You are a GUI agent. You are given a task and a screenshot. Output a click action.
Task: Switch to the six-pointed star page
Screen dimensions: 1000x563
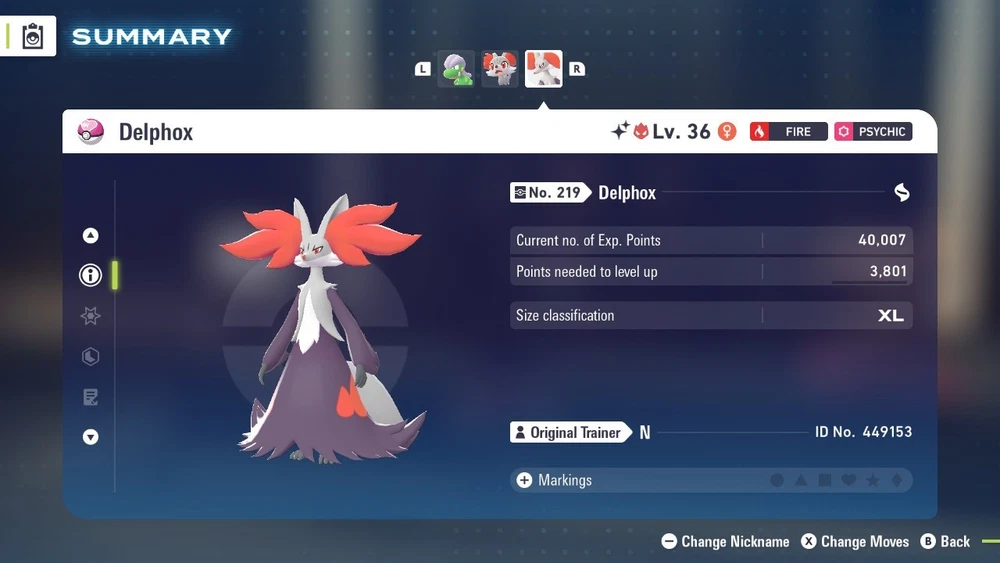point(91,316)
